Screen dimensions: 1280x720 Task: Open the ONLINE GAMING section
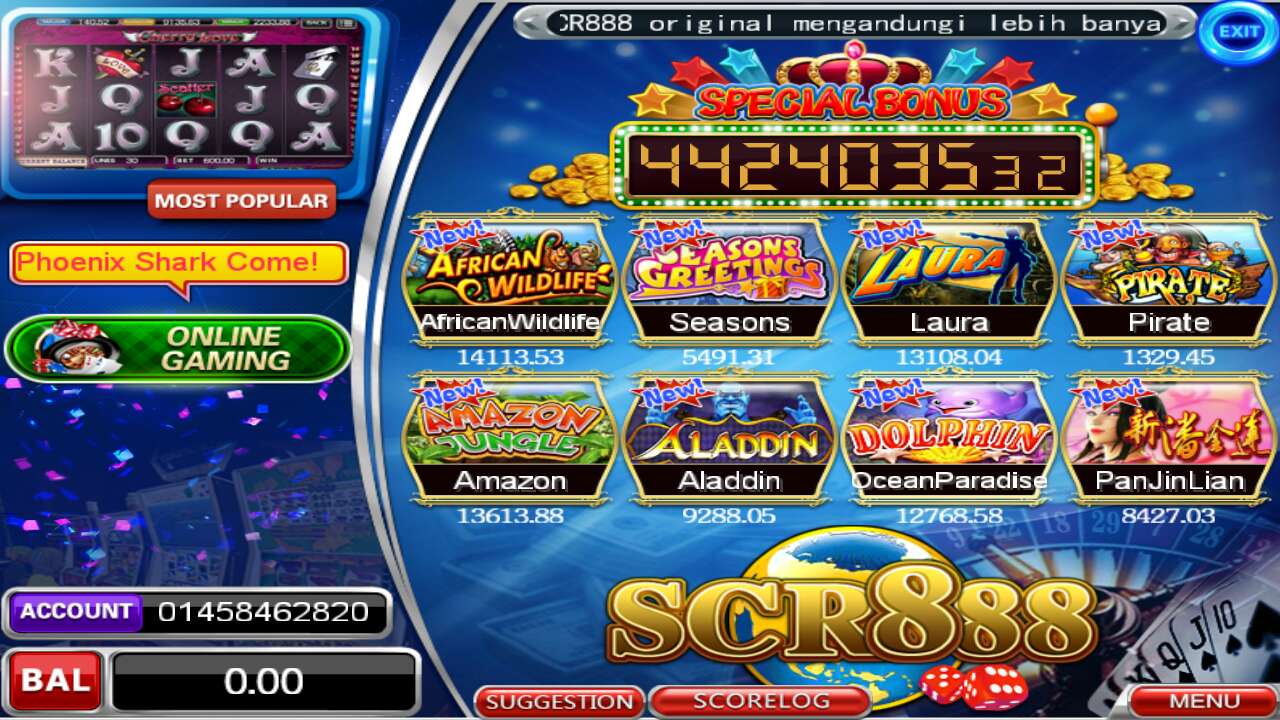[178, 348]
